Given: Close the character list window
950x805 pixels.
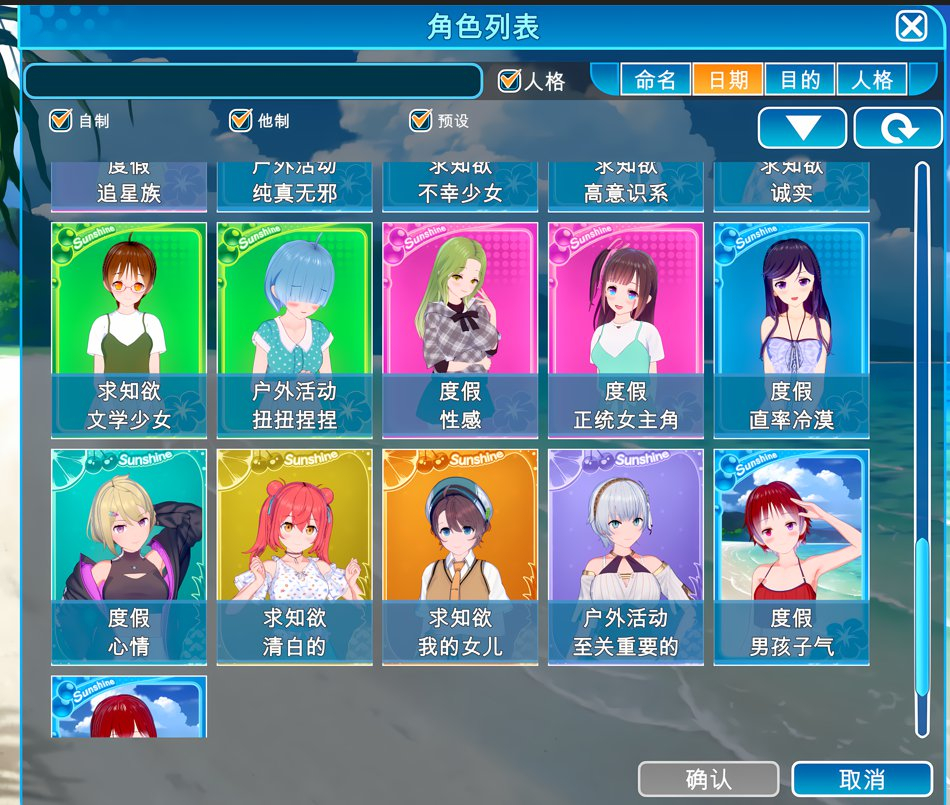Looking at the screenshot, I should (x=911, y=26).
